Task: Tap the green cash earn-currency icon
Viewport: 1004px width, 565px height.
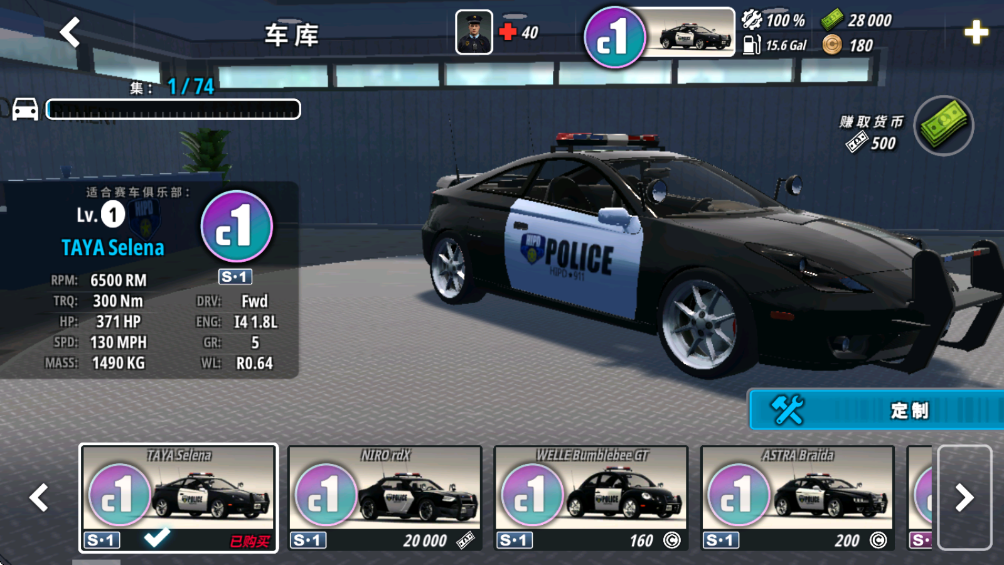Action: click(x=942, y=126)
